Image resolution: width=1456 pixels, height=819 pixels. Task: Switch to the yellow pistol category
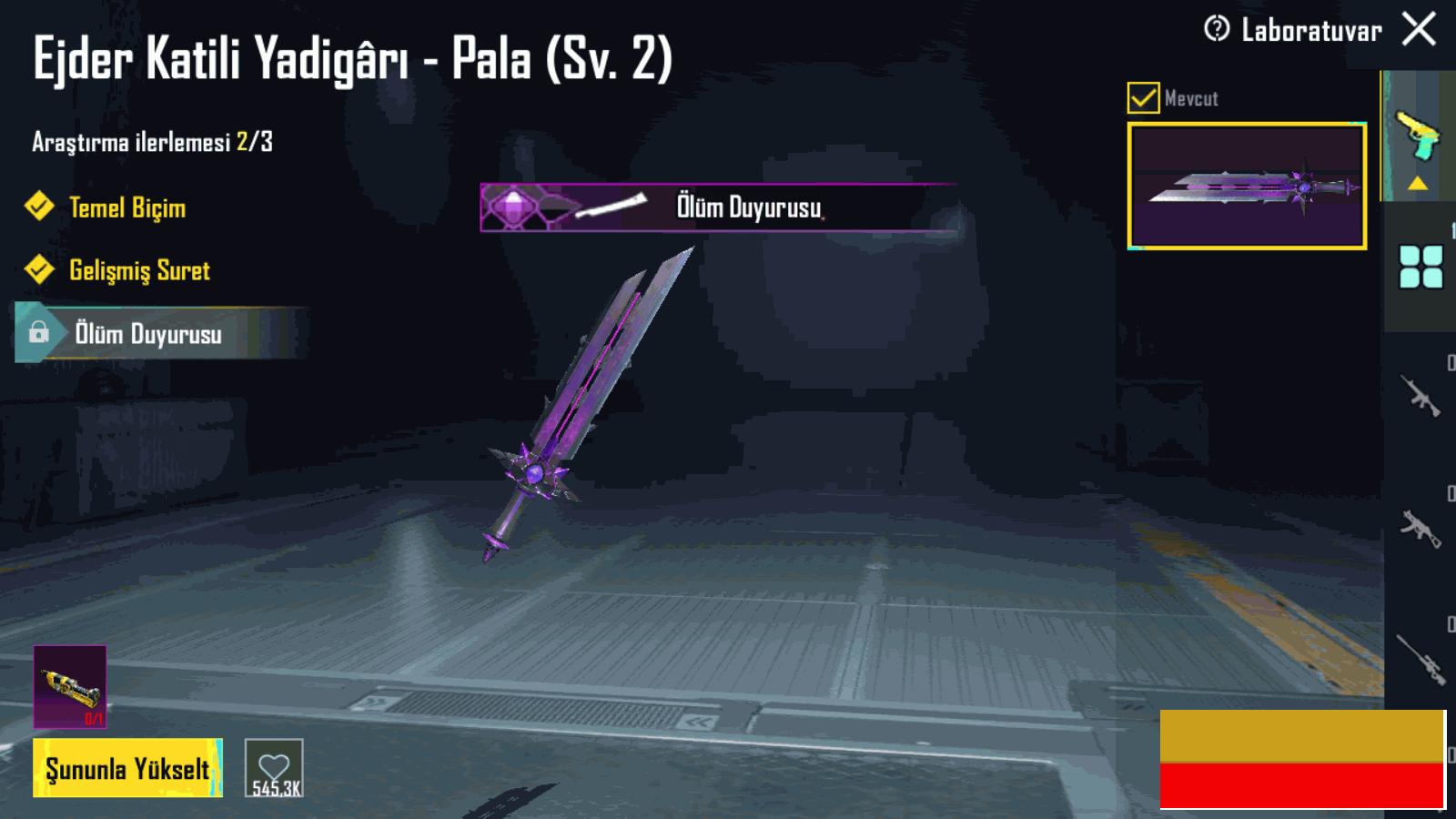pos(1417,136)
